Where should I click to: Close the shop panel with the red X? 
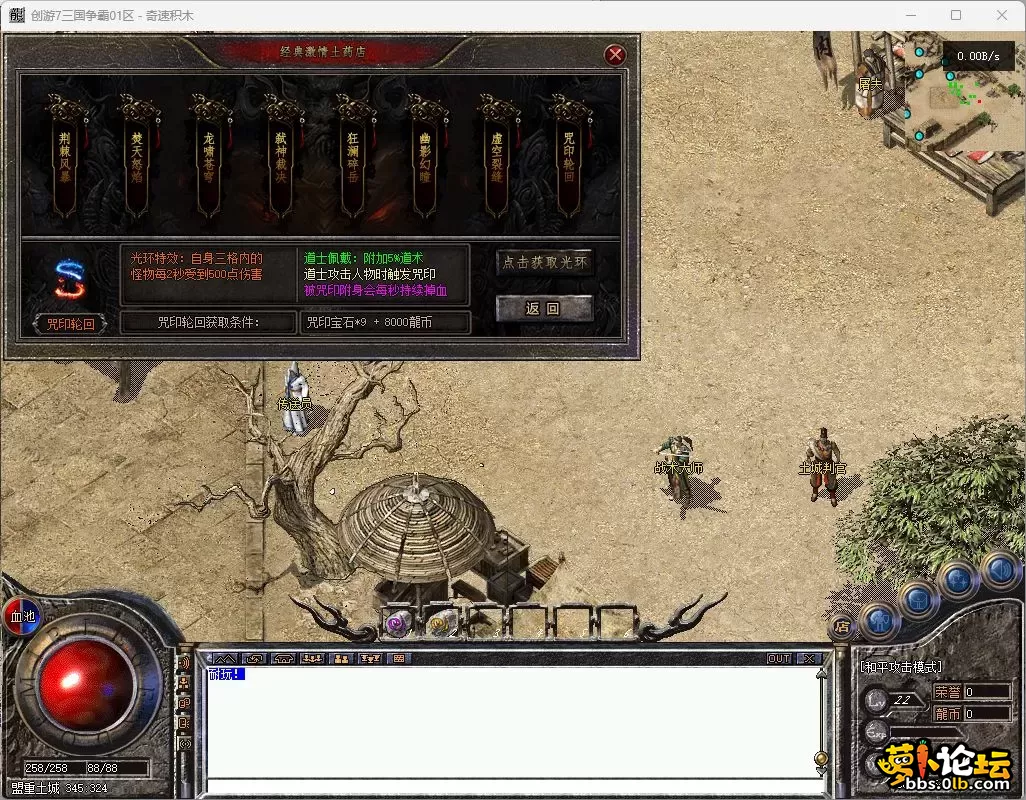(x=616, y=54)
